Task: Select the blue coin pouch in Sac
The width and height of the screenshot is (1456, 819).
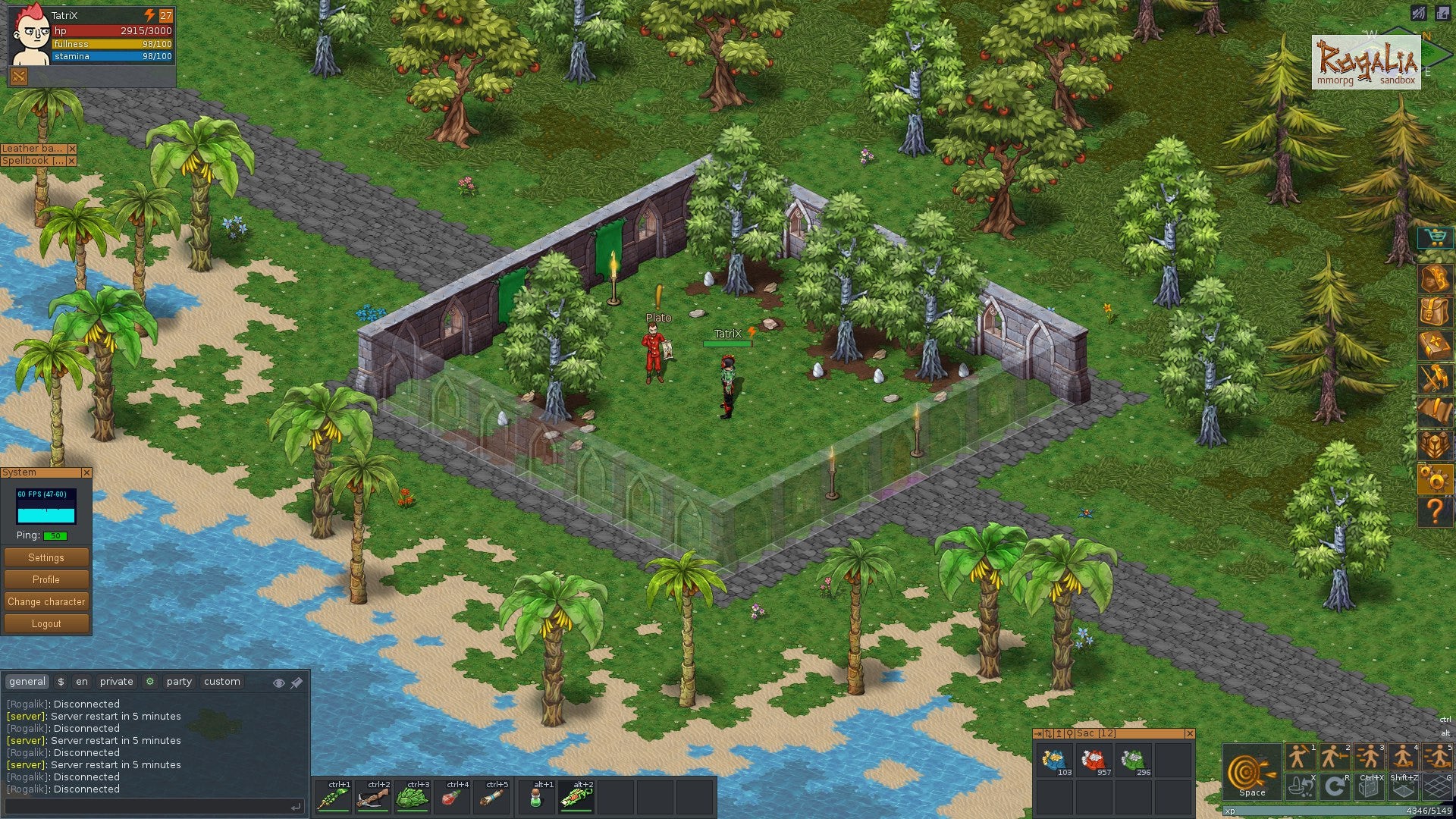Action: pyautogui.click(x=1054, y=761)
